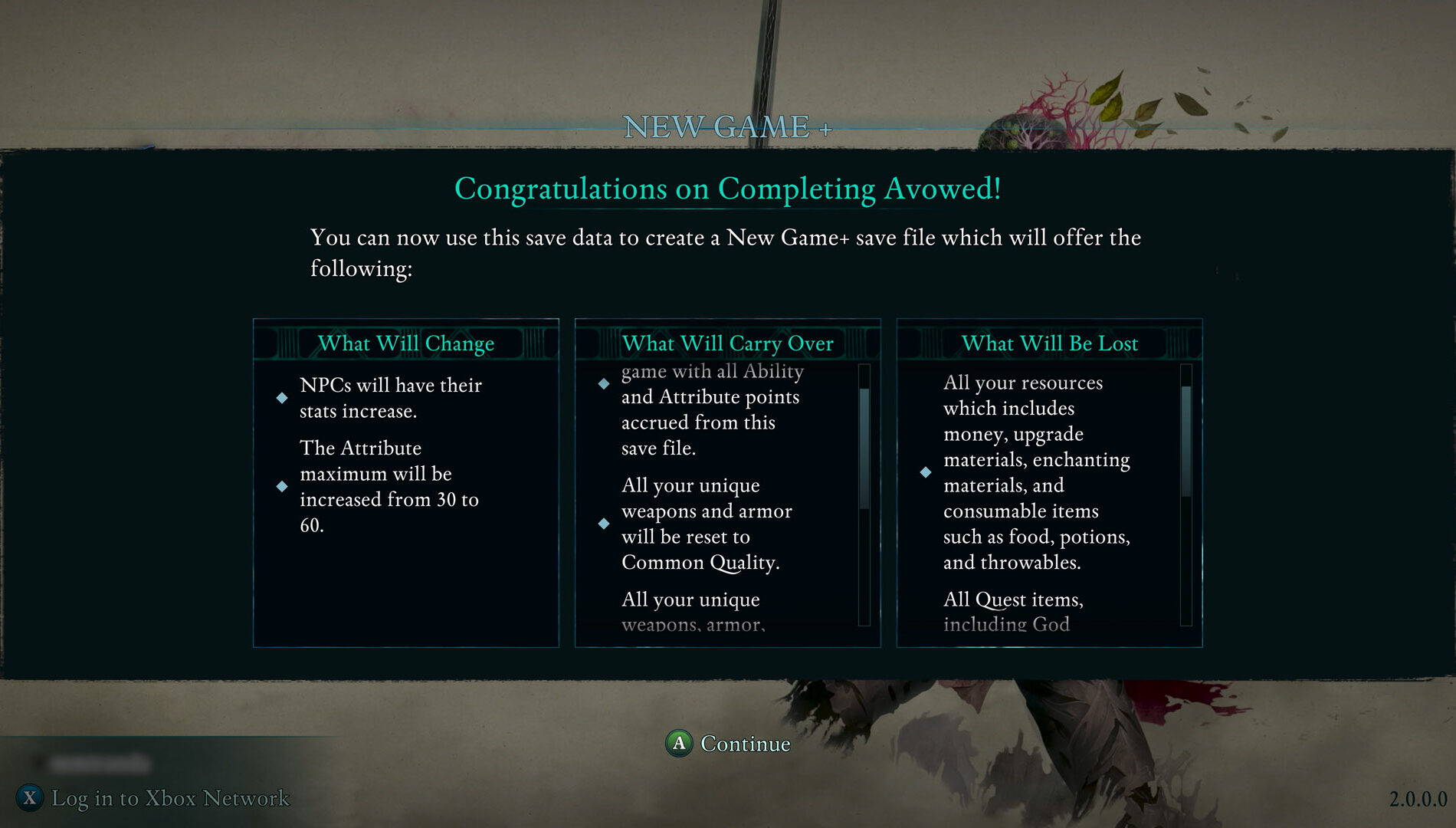The width and height of the screenshot is (1456, 828).
Task: Click the diamond bullet next to unique weapons reset
Action: pos(605,524)
